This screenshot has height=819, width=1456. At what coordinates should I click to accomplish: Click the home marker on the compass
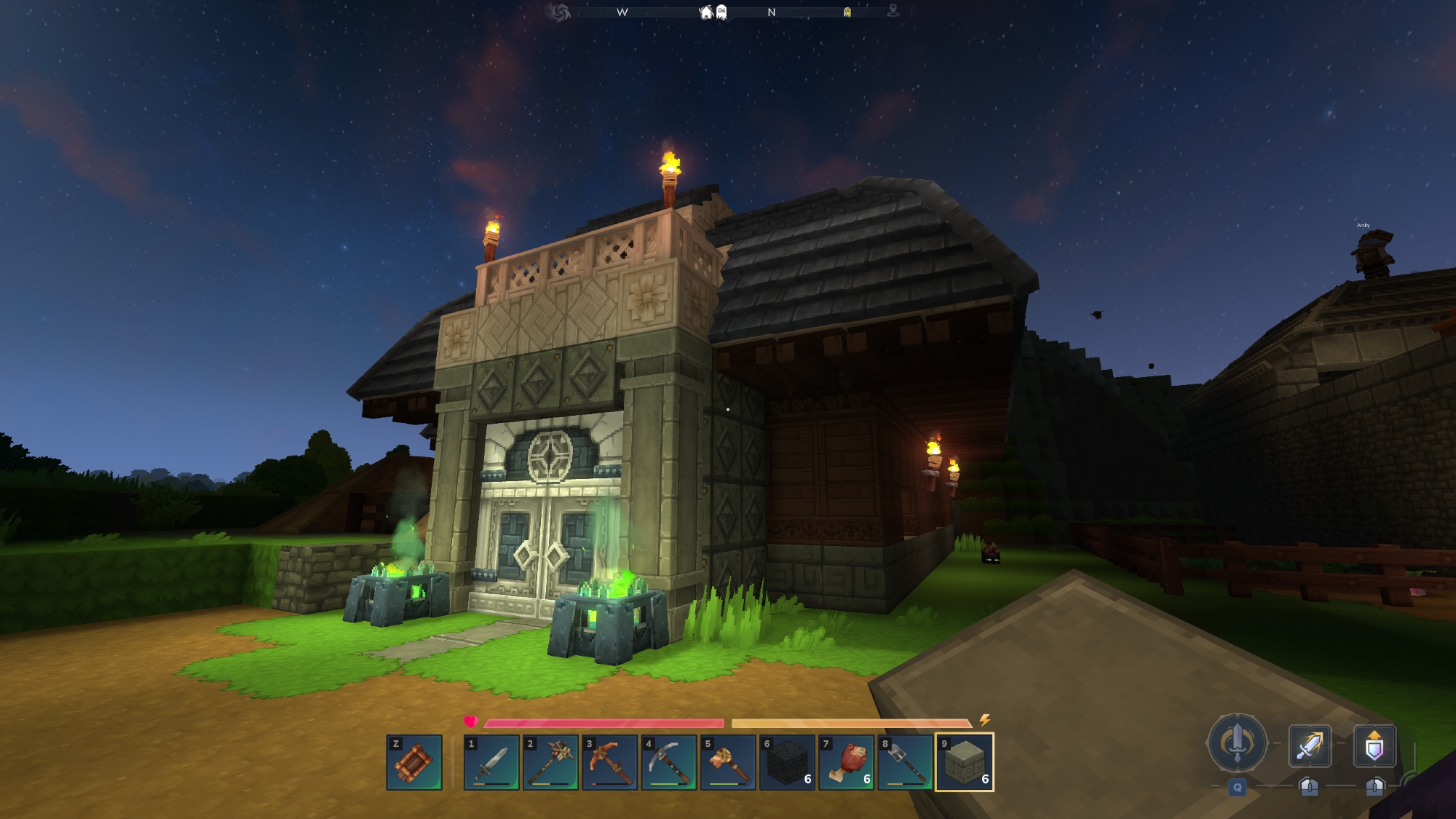pos(705,12)
